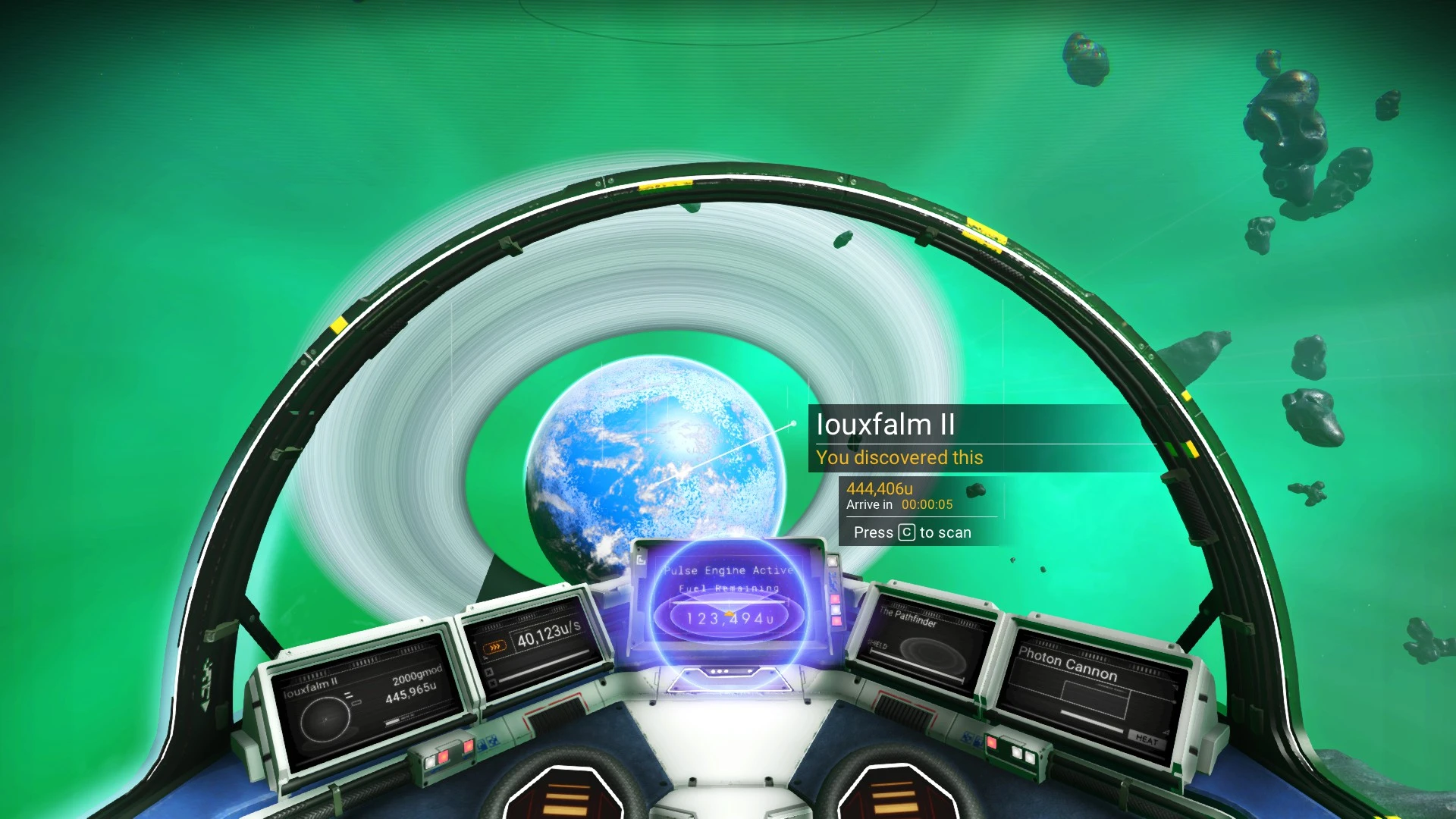Select the louxfalm II radar display icon
Viewport: 1456px width, 819px height.
tap(326, 720)
